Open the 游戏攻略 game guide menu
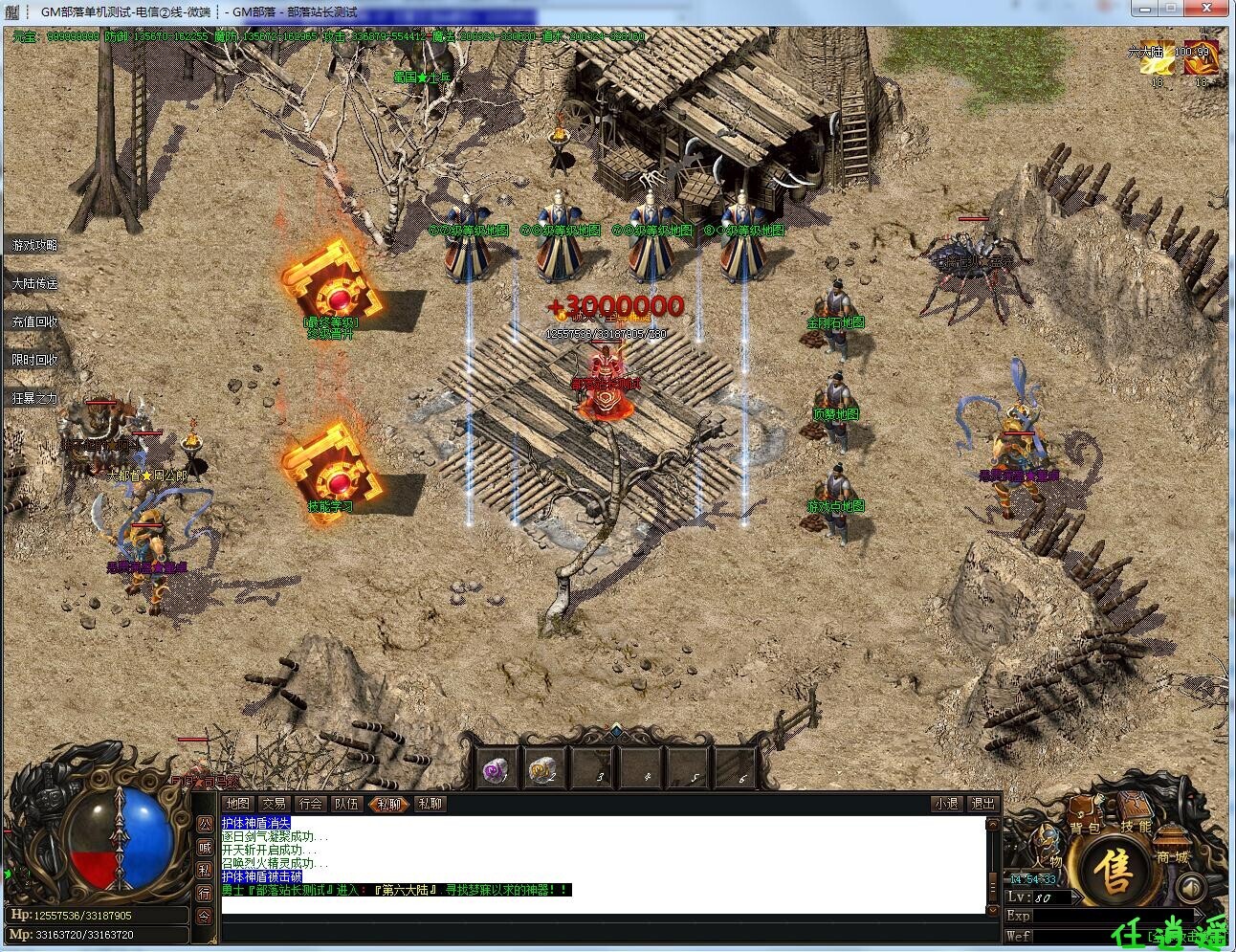Image resolution: width=1236 pixels, height=952 pixels. (34, 246)
